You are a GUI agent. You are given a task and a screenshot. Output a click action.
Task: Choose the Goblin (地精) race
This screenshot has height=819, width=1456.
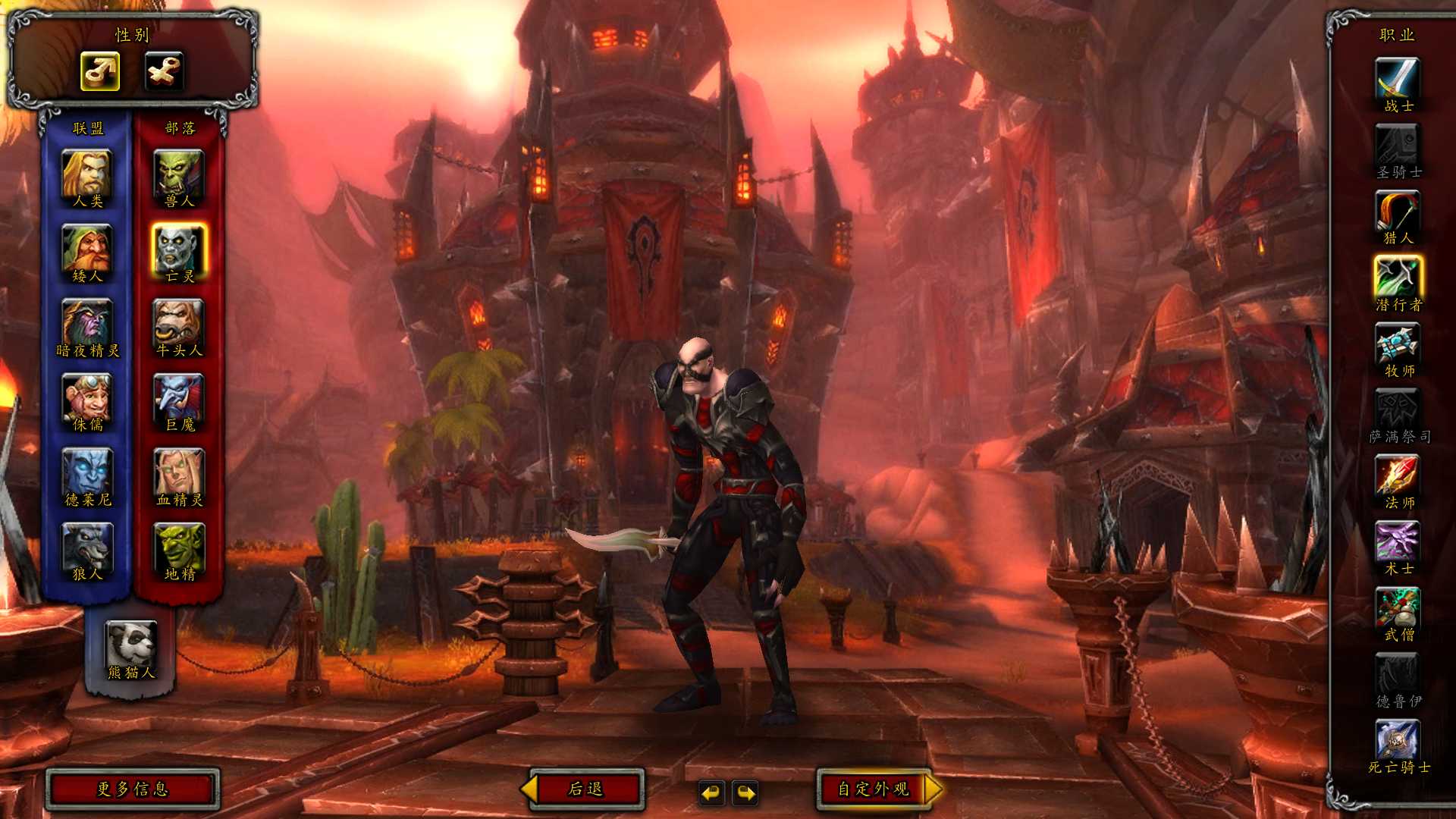pyautogui.click(x=179, y=546)
